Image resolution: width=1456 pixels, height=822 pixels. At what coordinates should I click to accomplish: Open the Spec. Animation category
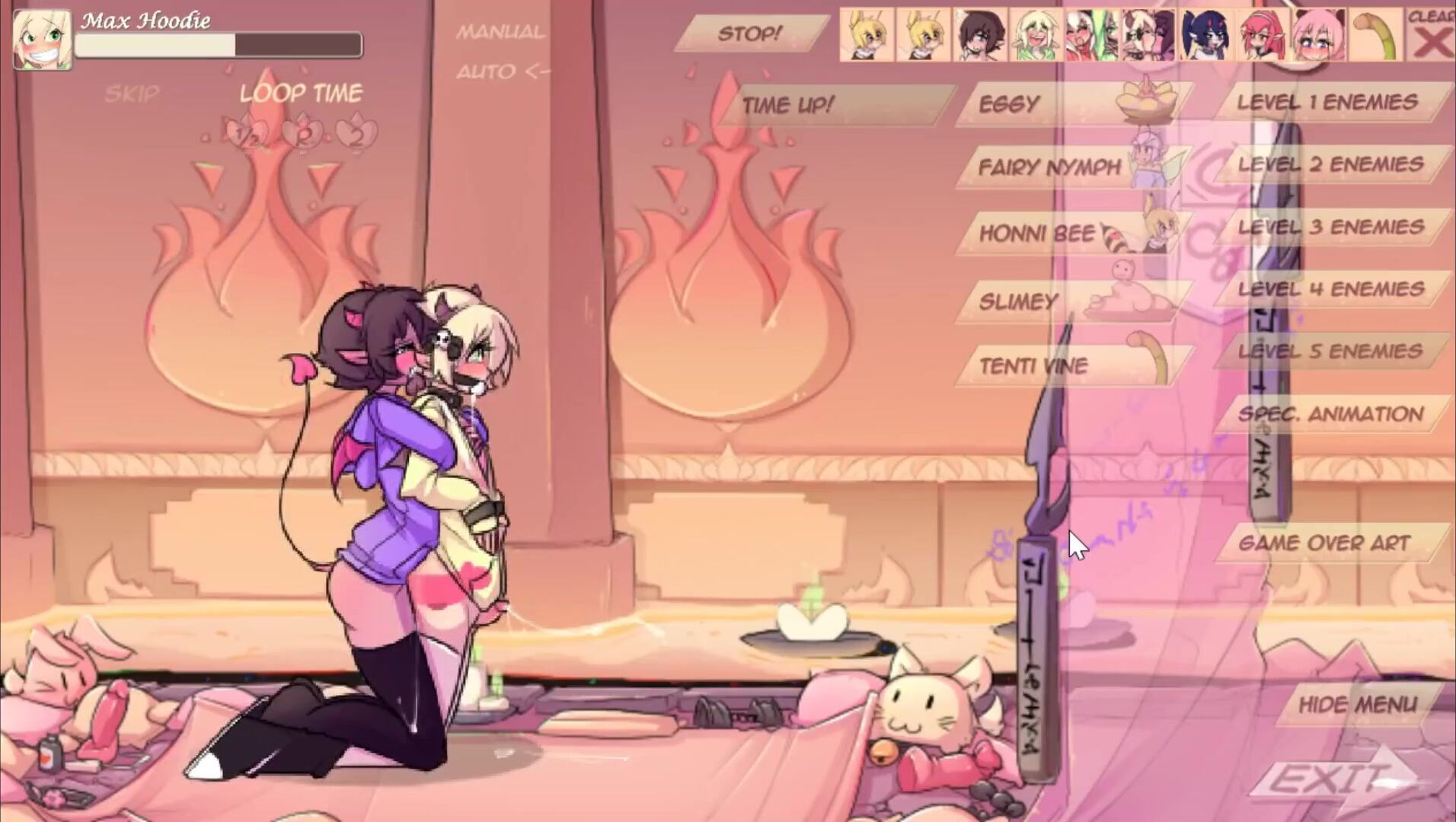[x=1330, y=414]
